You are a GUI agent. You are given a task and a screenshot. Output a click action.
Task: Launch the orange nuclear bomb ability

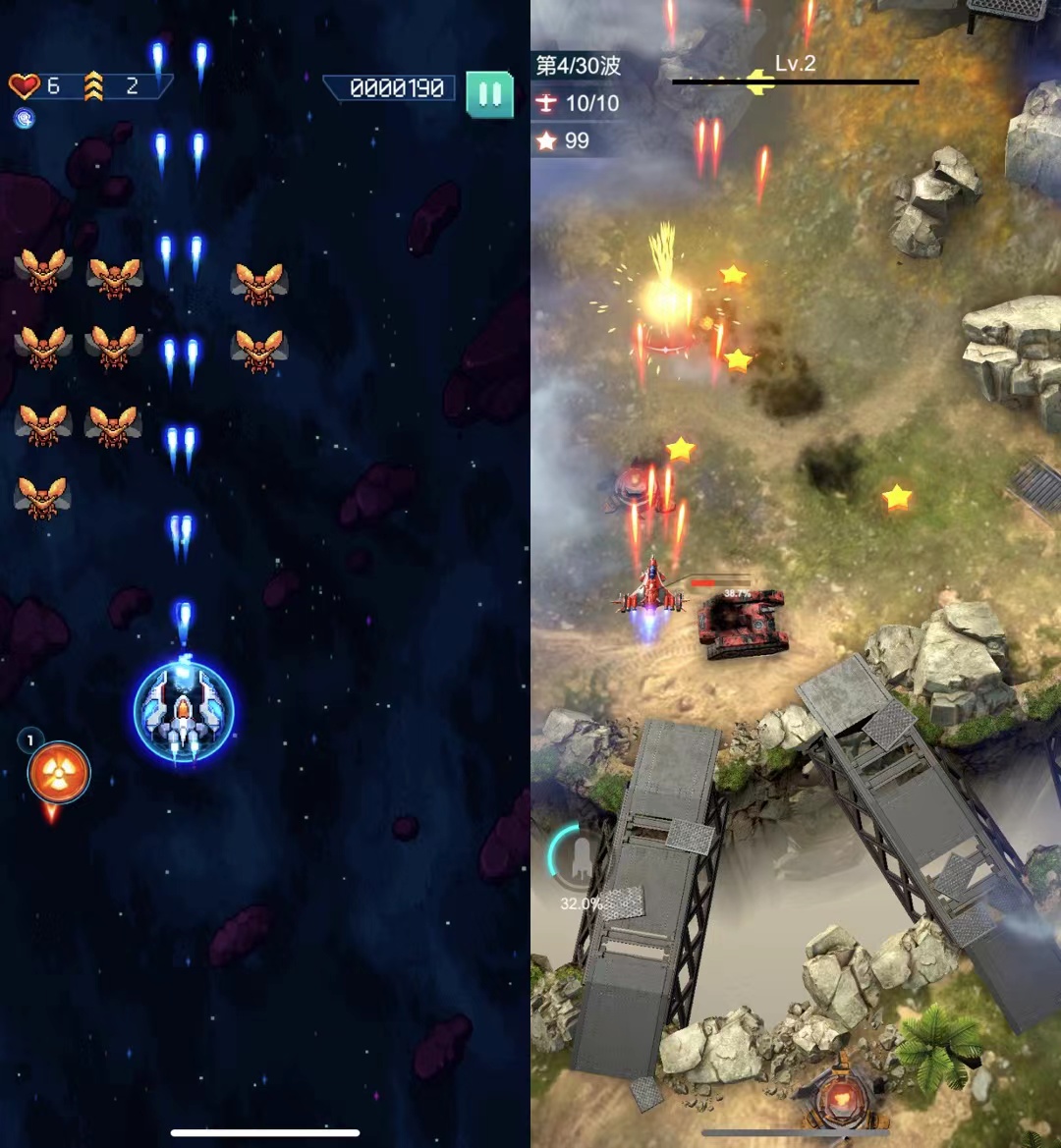coord(59,772)
